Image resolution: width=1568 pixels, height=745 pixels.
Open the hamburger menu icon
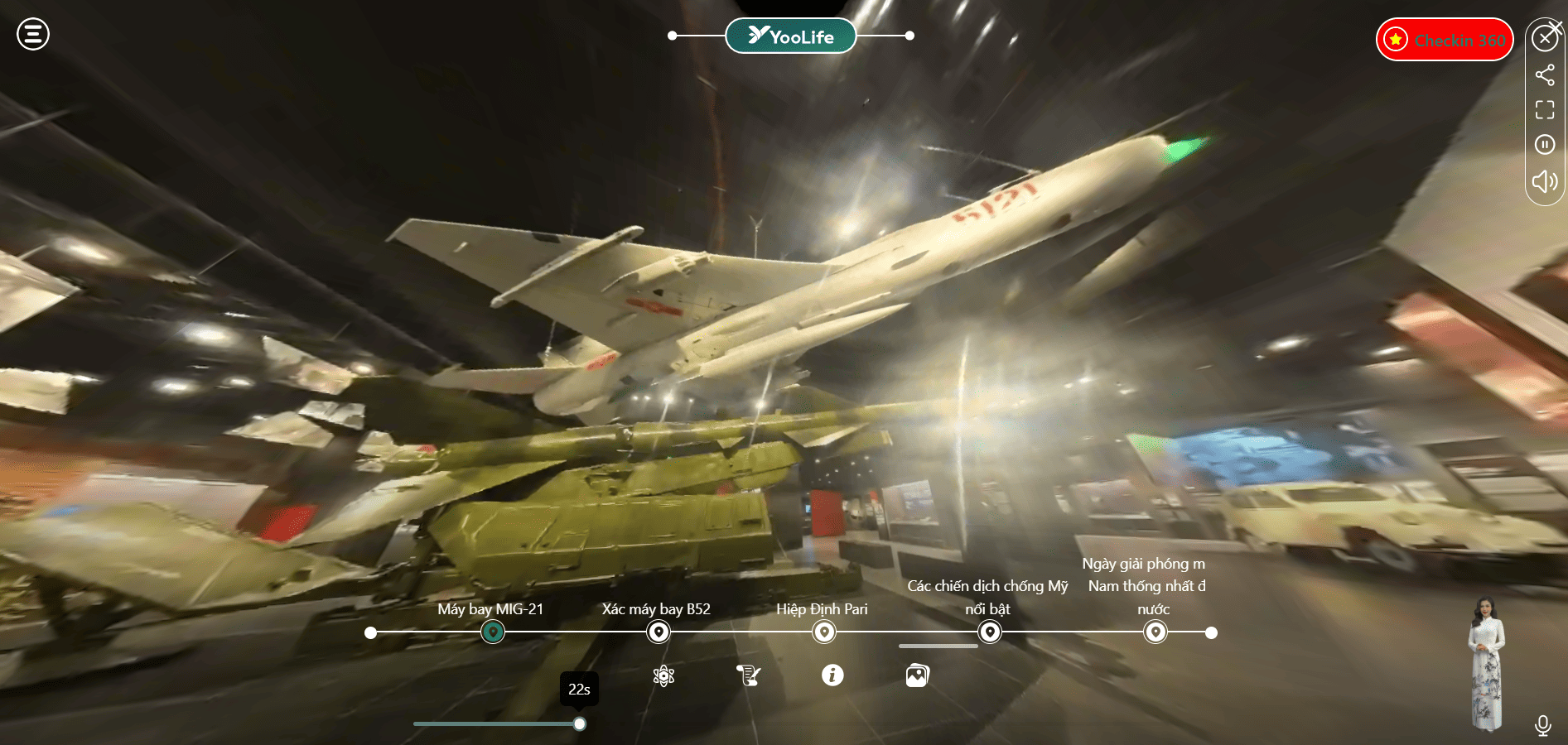pos(33,35)
